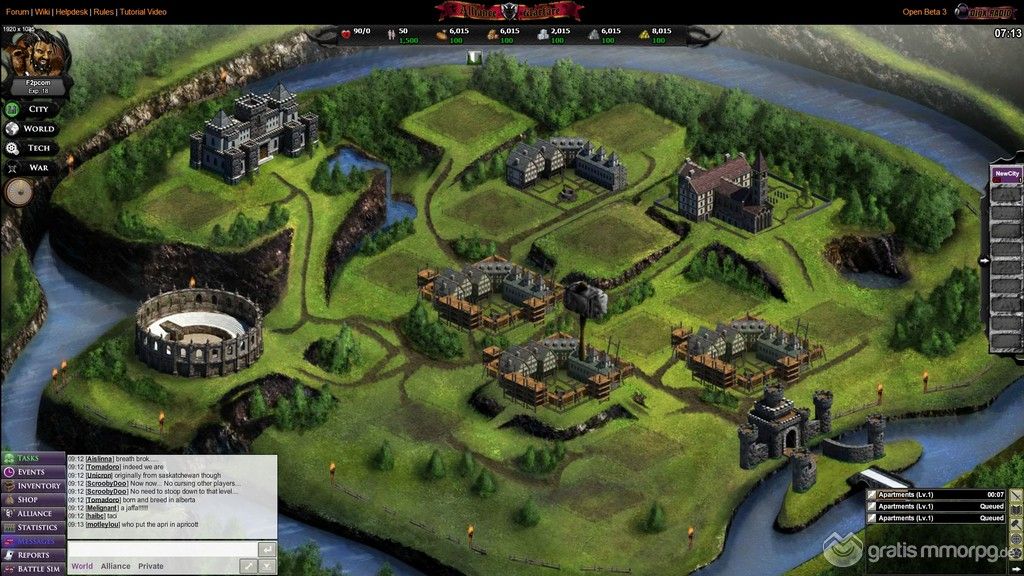The width and height of the screenshot is (1024, 576).
Task: Visit the Helpdesk page
Action: tap(71, 12)
